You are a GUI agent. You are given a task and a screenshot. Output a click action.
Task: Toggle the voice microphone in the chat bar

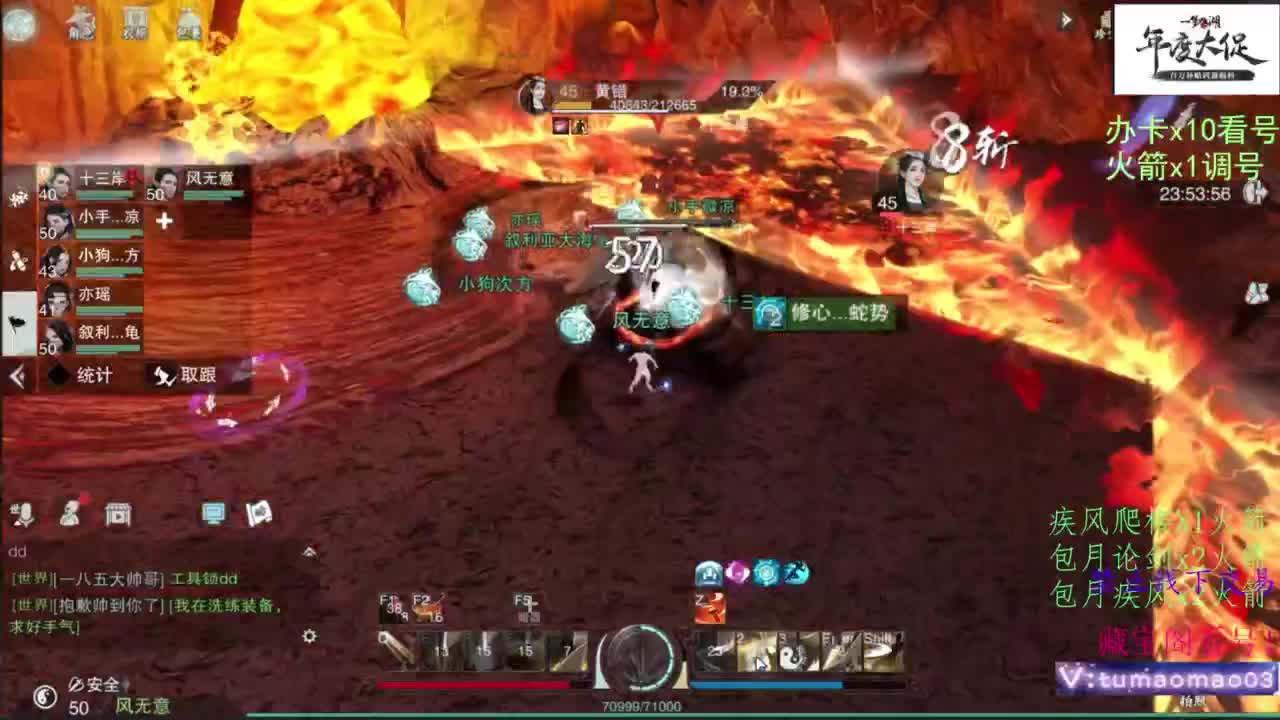[x=26, y=515]
